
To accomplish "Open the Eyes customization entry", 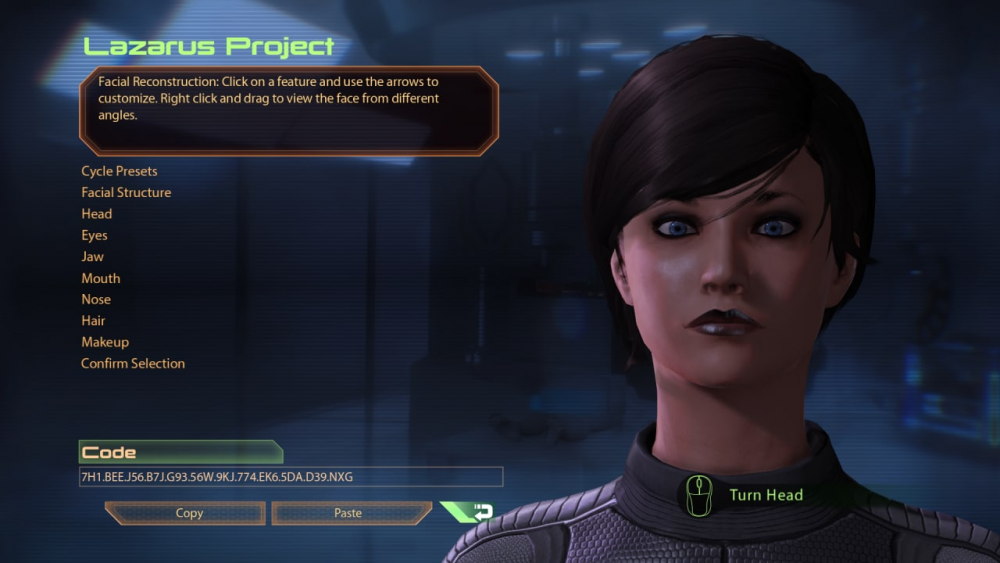I will tap(94, 235).
